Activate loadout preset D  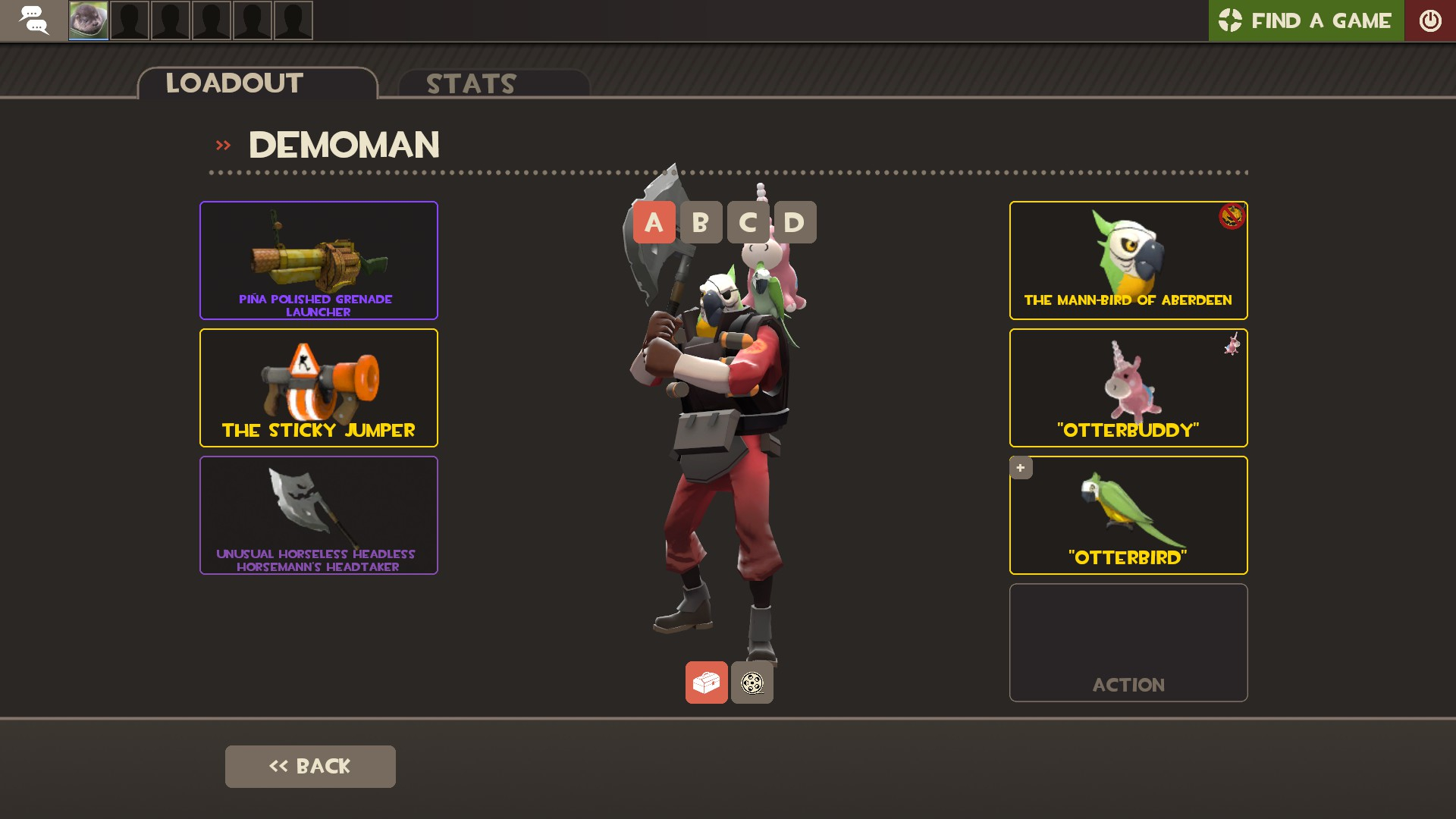pyautogui.click(x=795, y=222)
